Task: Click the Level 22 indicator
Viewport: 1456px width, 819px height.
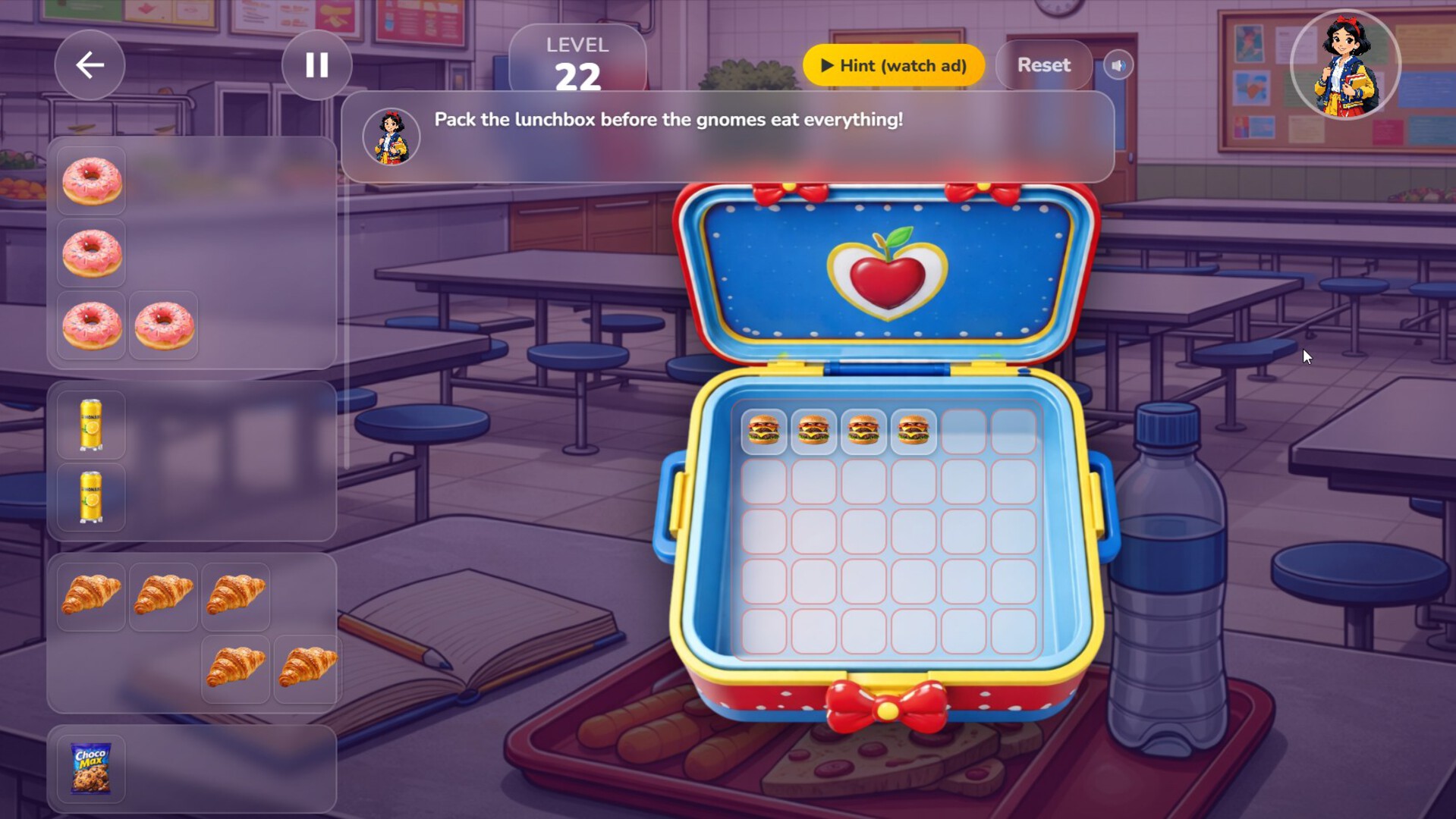Action: pyautogui.click(x=578, y=61)
